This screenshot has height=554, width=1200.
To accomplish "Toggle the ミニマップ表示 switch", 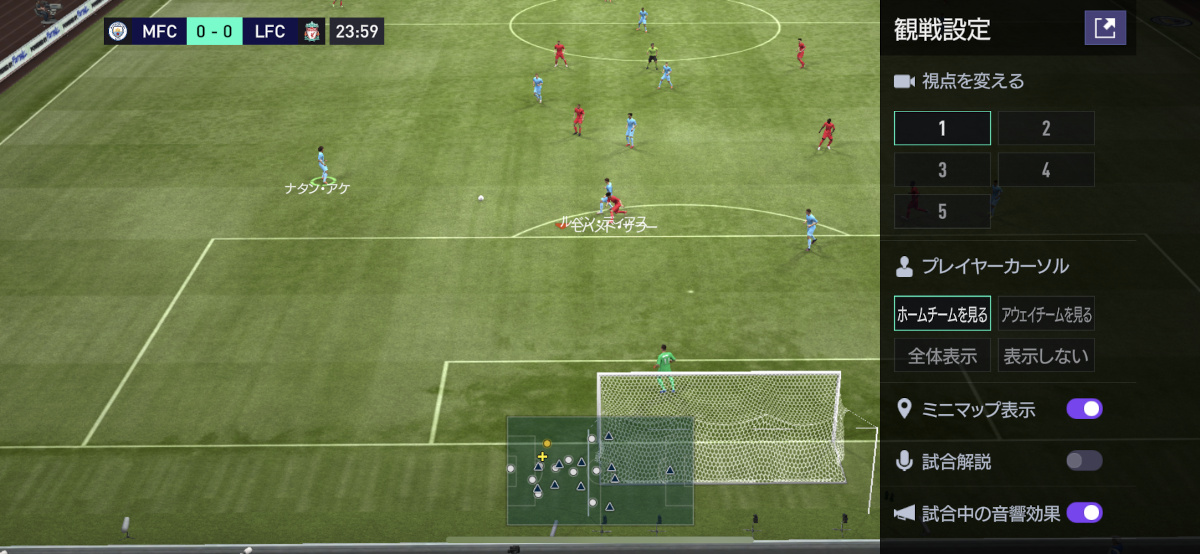I will [x=1084, y=409].
